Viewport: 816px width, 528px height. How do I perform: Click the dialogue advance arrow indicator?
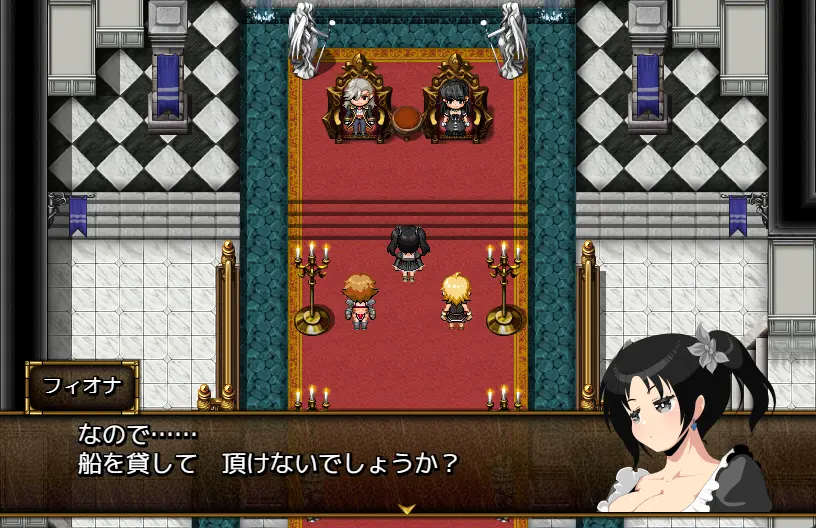[x=406, y=508]
